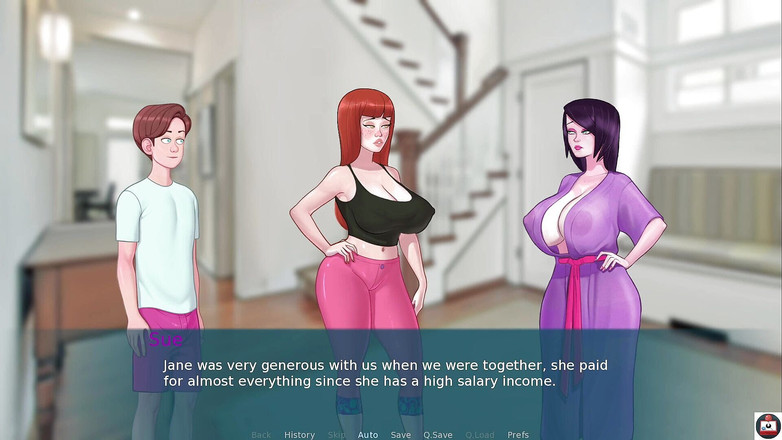Screen dimensions: 782x440
Task: Toggle Auto-advance mode
Action: point(368,435)
